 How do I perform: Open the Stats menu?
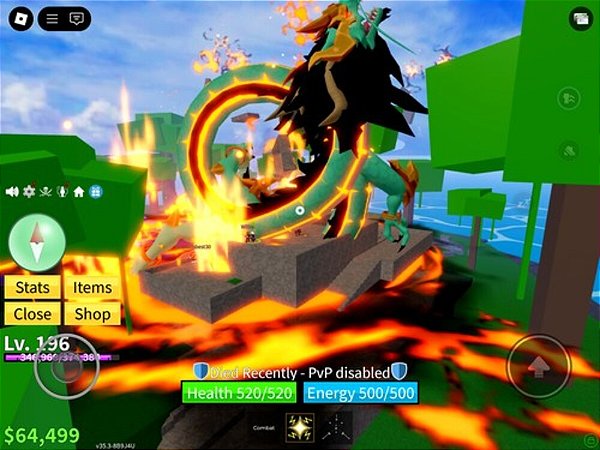[x=32, y=288]
